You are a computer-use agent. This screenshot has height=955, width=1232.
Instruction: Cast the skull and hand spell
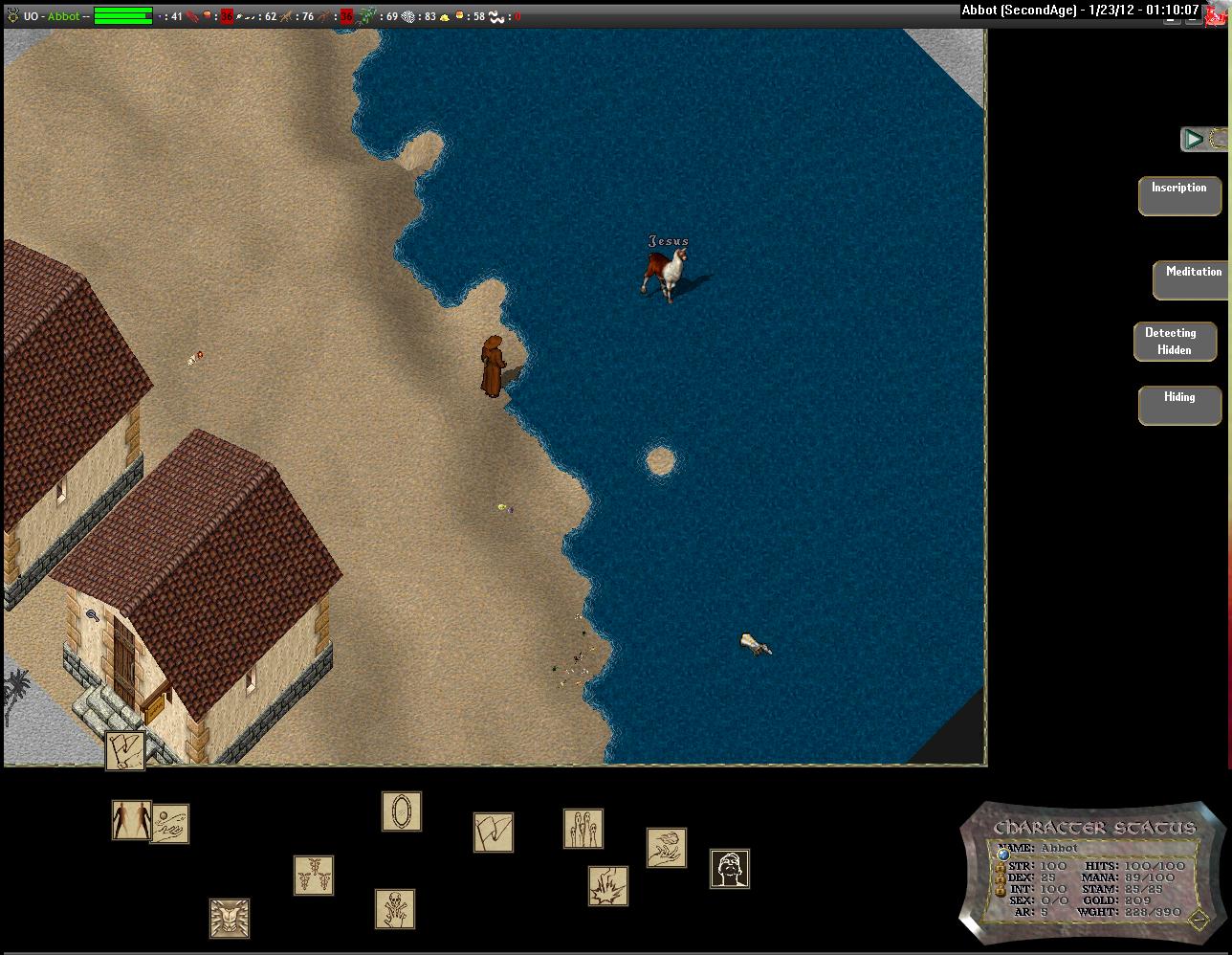[395, 909]
